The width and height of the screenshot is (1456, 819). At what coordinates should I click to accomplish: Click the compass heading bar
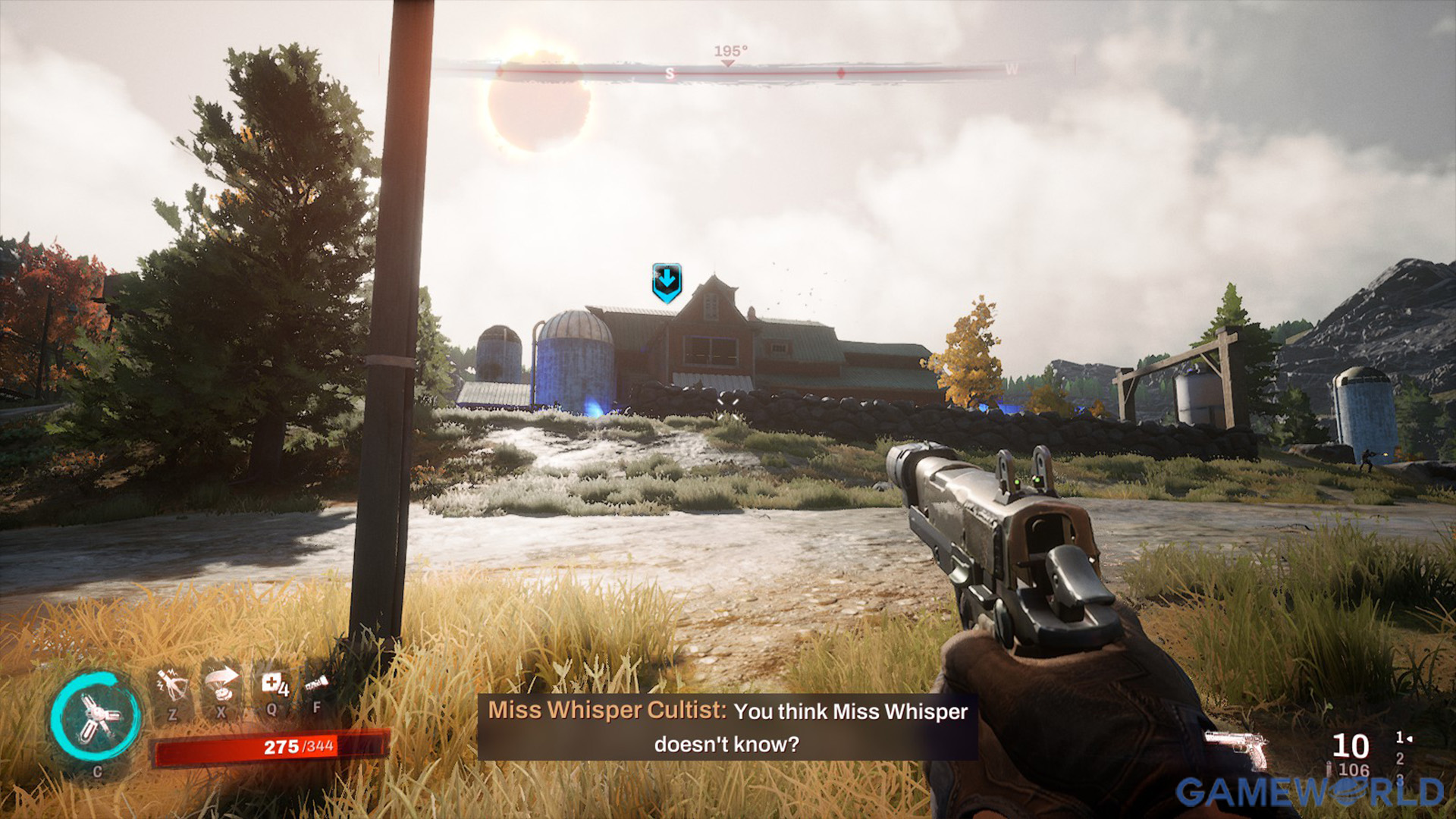pyautogui.click(x=728, y=71)
